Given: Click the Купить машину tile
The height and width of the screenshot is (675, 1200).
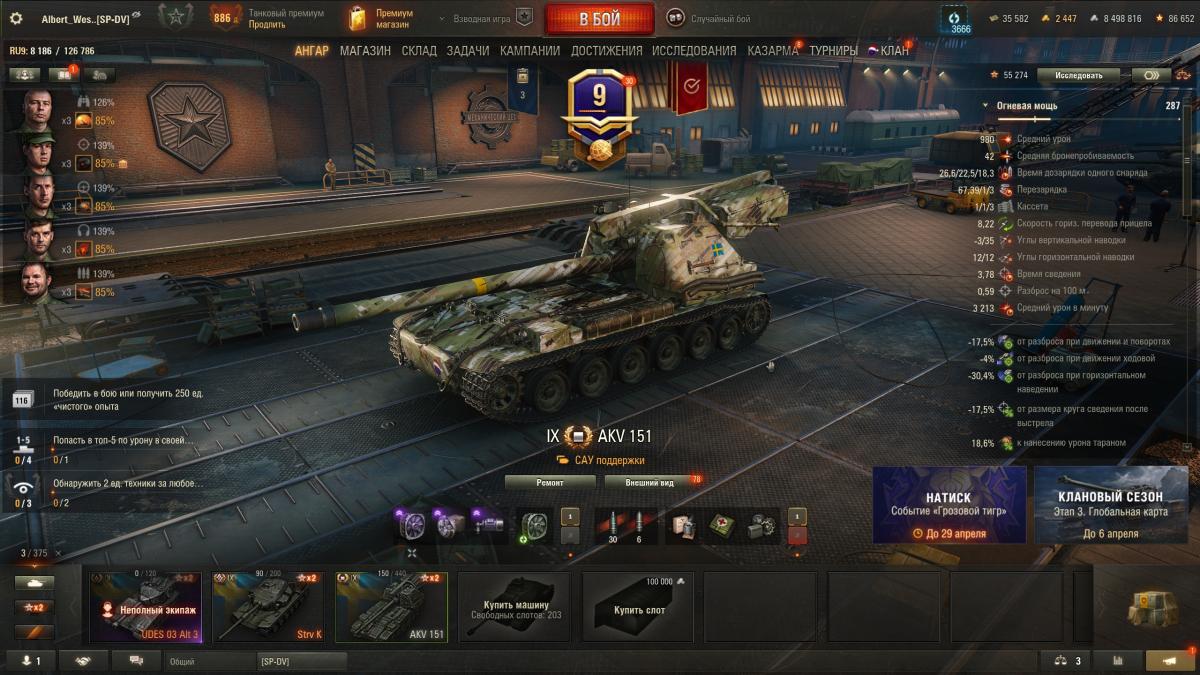Looking at the screenshot, I should 514,607.
